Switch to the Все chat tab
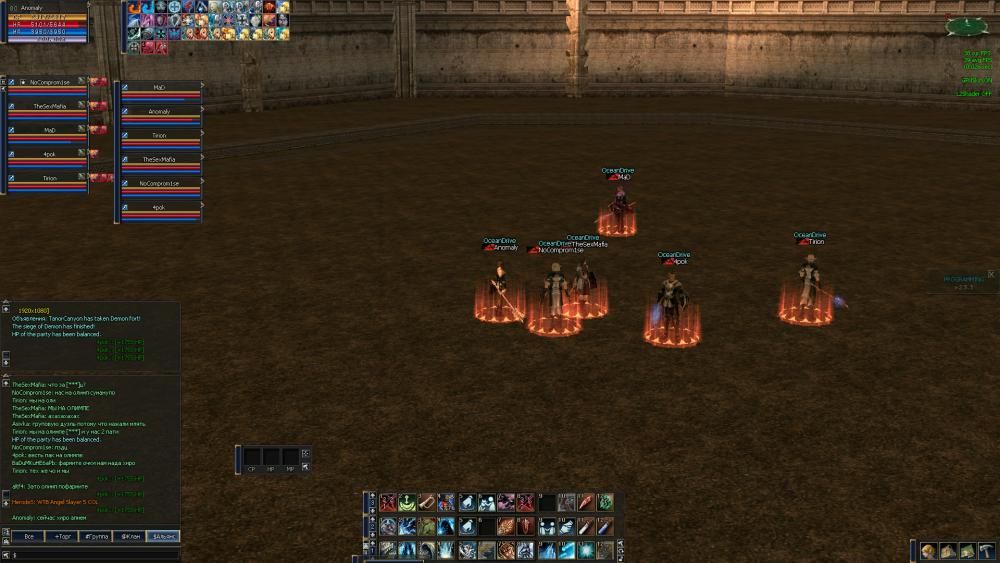 pos(27,536)
